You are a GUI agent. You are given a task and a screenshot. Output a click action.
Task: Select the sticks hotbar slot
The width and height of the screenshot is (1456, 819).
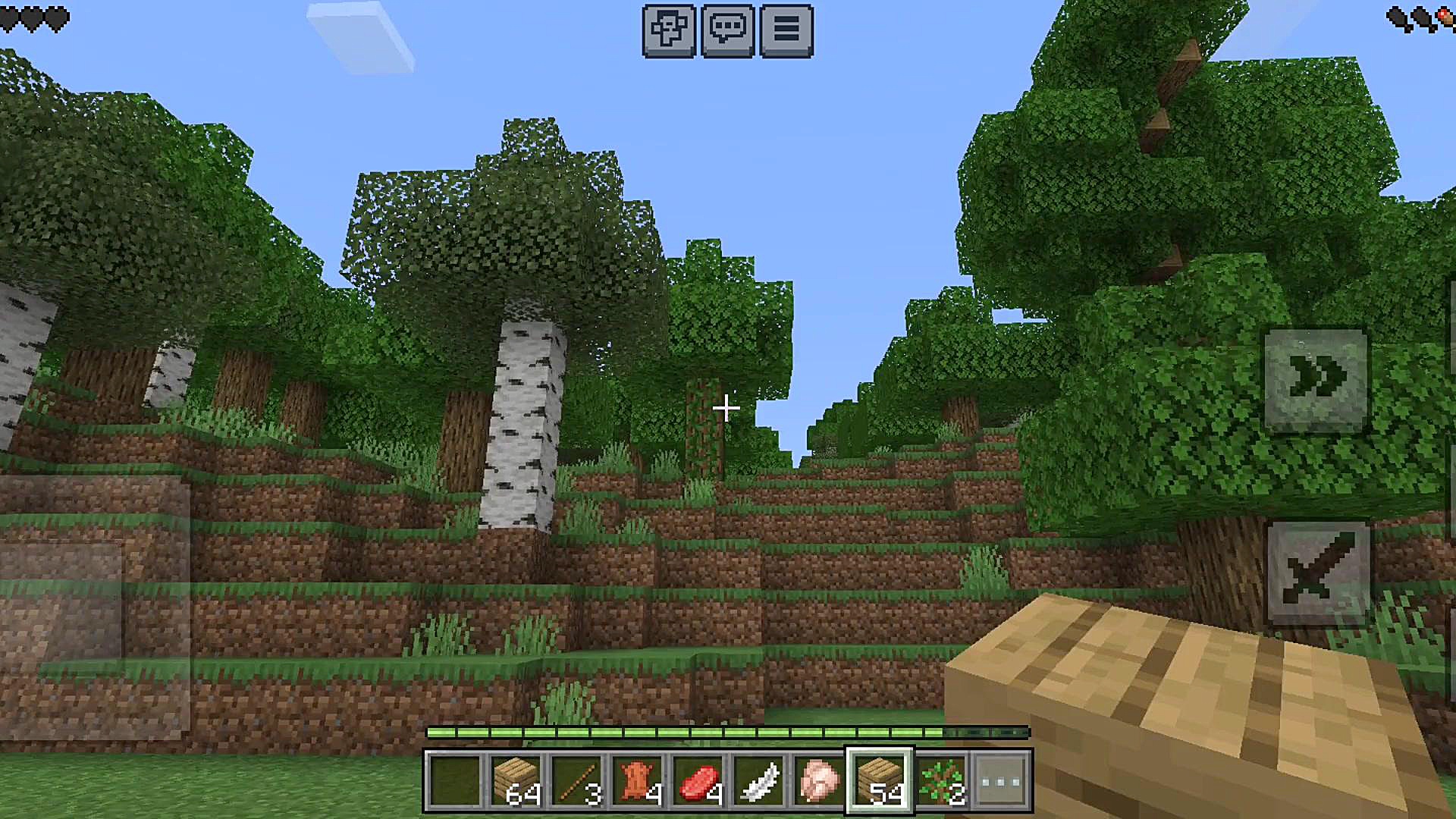pyautogui.click(x=576, y=780)
